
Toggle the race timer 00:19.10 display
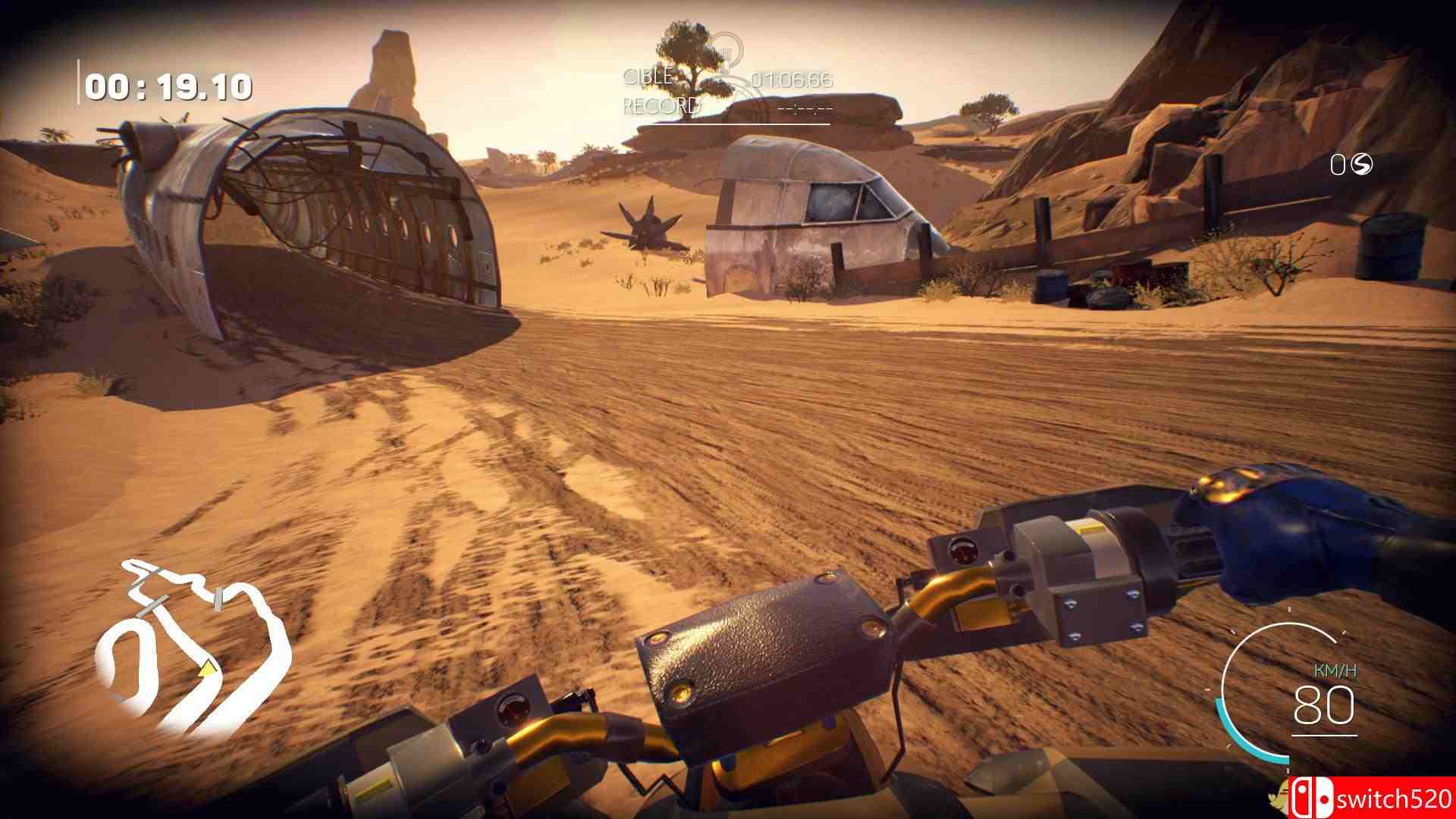click(168, 88)
